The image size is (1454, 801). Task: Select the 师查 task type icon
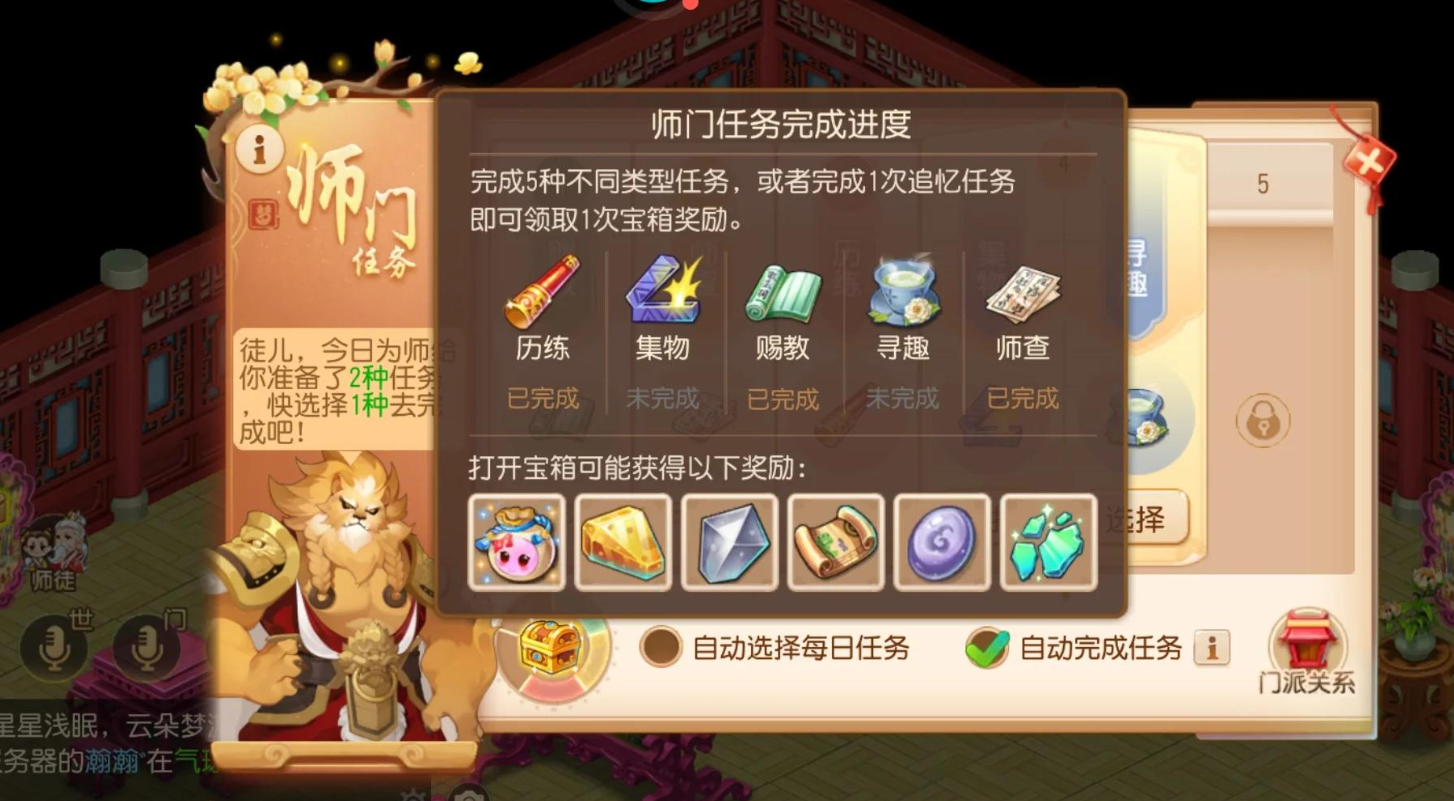1020,295
